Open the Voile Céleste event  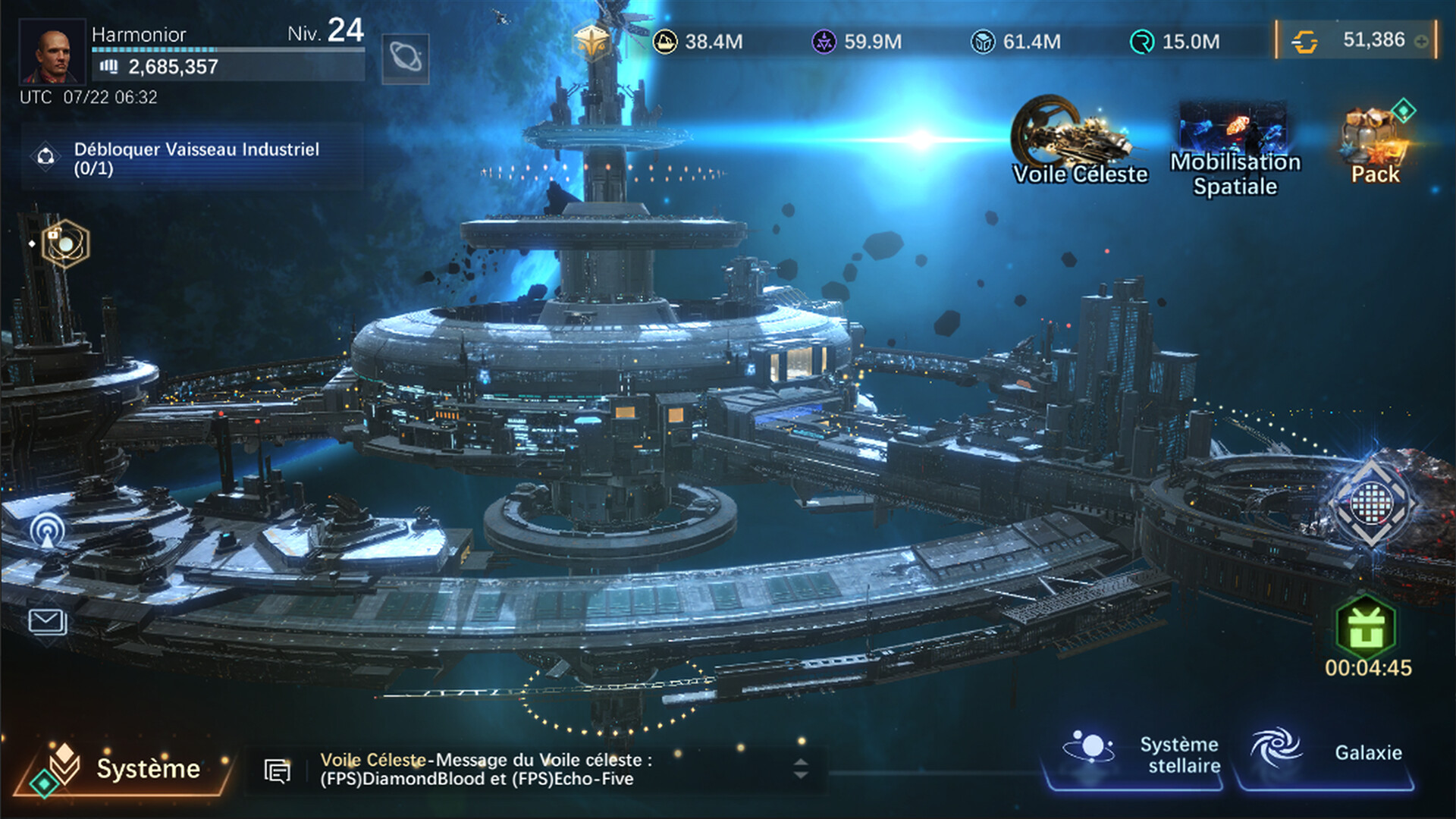[x=1078, y=141]
